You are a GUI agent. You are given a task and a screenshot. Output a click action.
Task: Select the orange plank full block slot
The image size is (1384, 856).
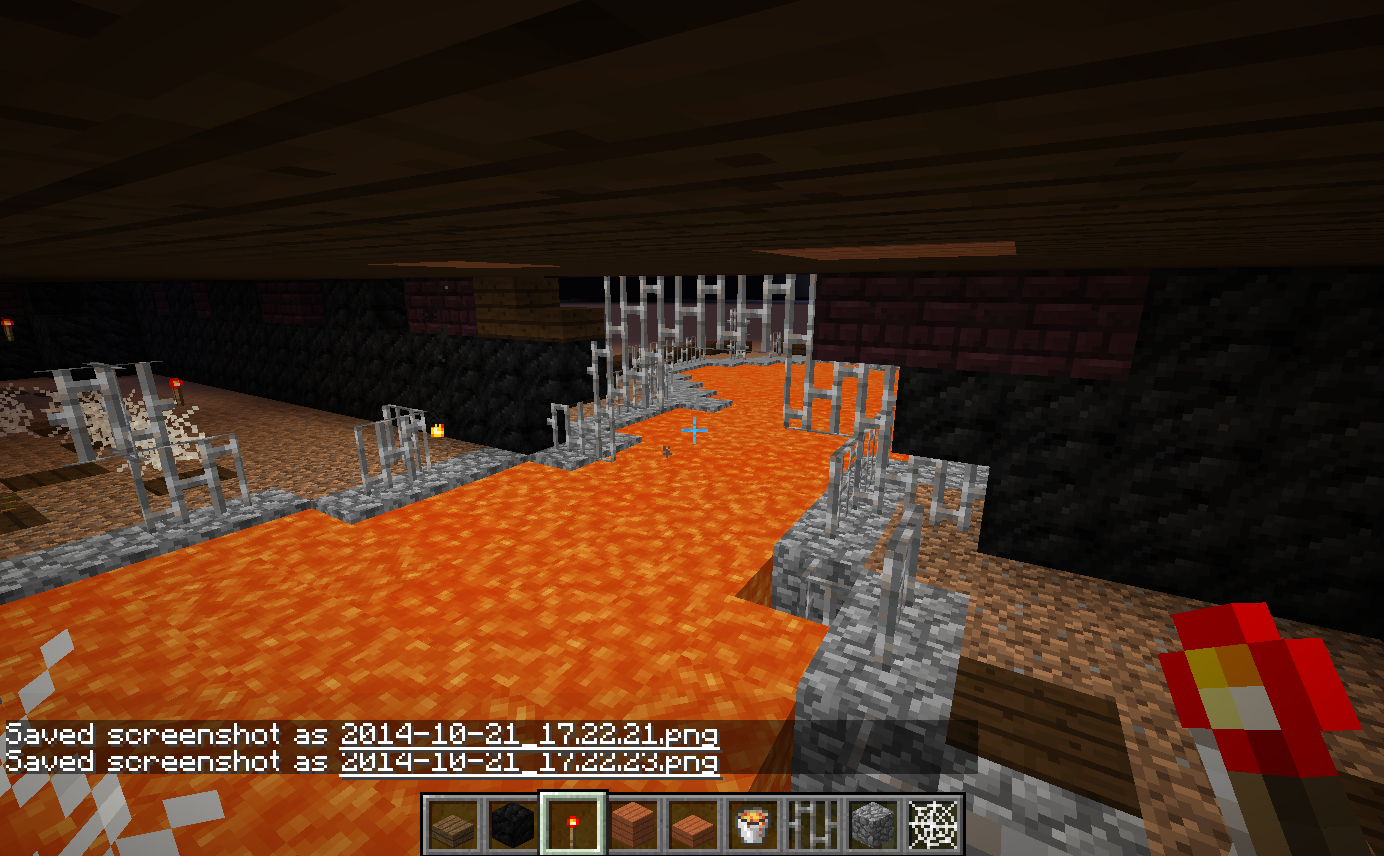pyautogui.click(x=633, y=825)
